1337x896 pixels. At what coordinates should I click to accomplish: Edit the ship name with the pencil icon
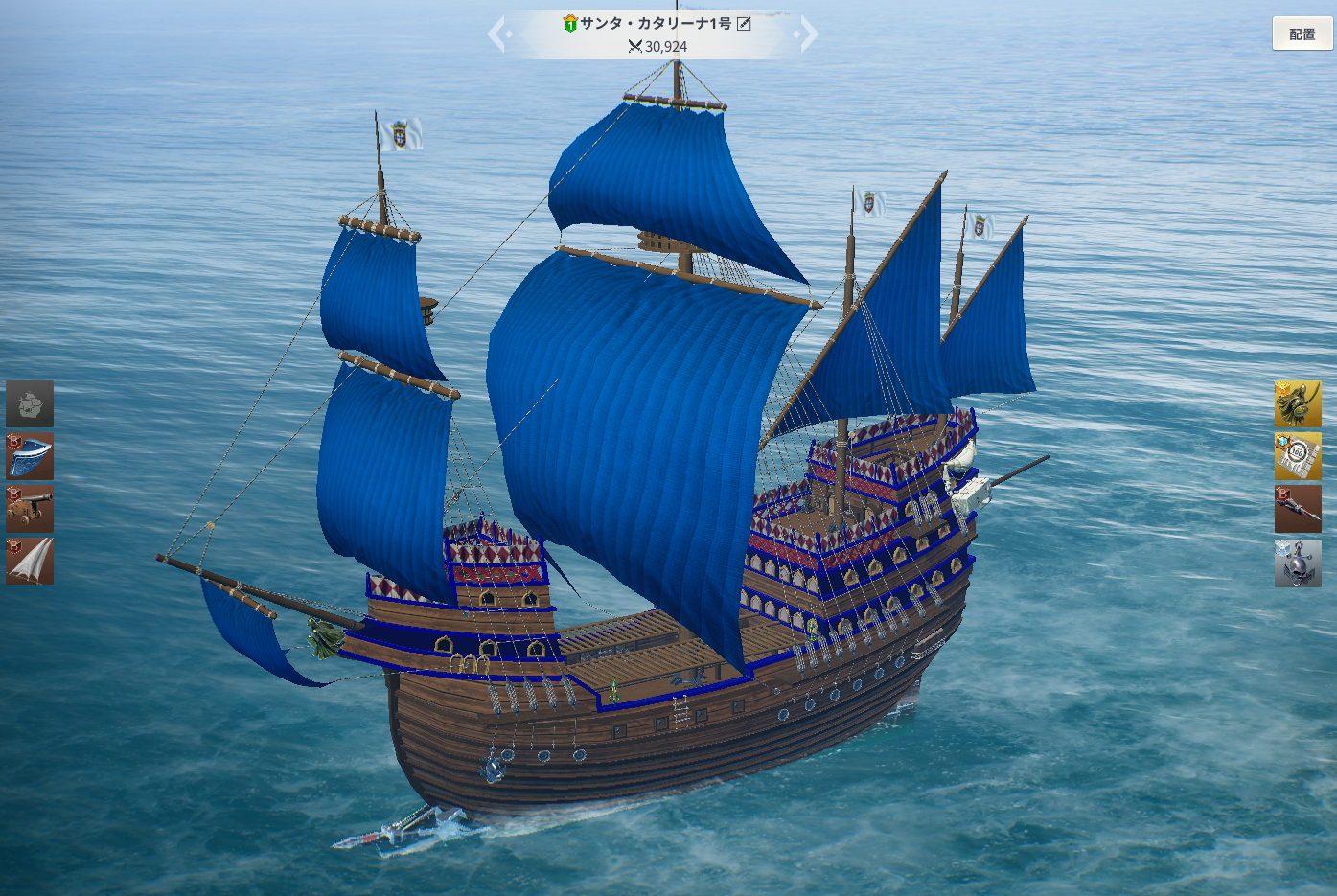[x=744, y=23]
